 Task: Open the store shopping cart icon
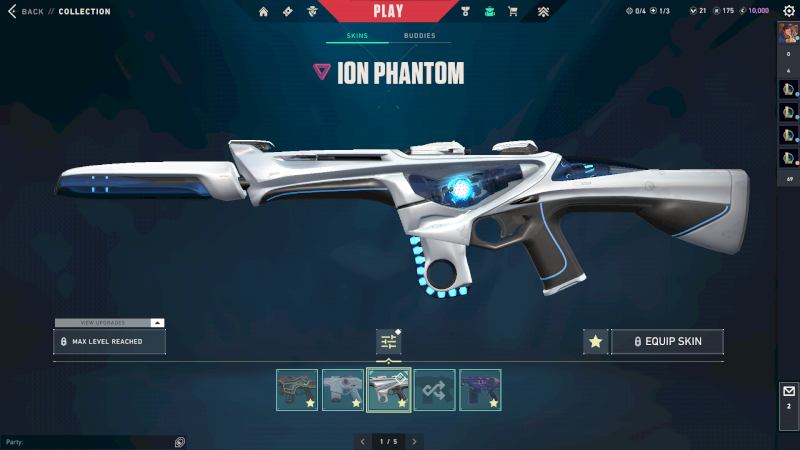click(513, 12)
